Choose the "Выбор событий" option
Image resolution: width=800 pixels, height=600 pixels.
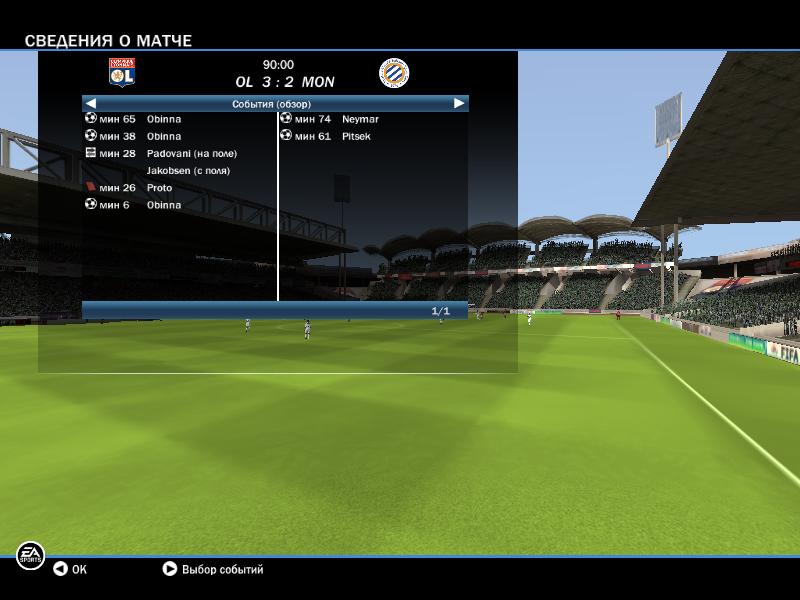point(212,569)
